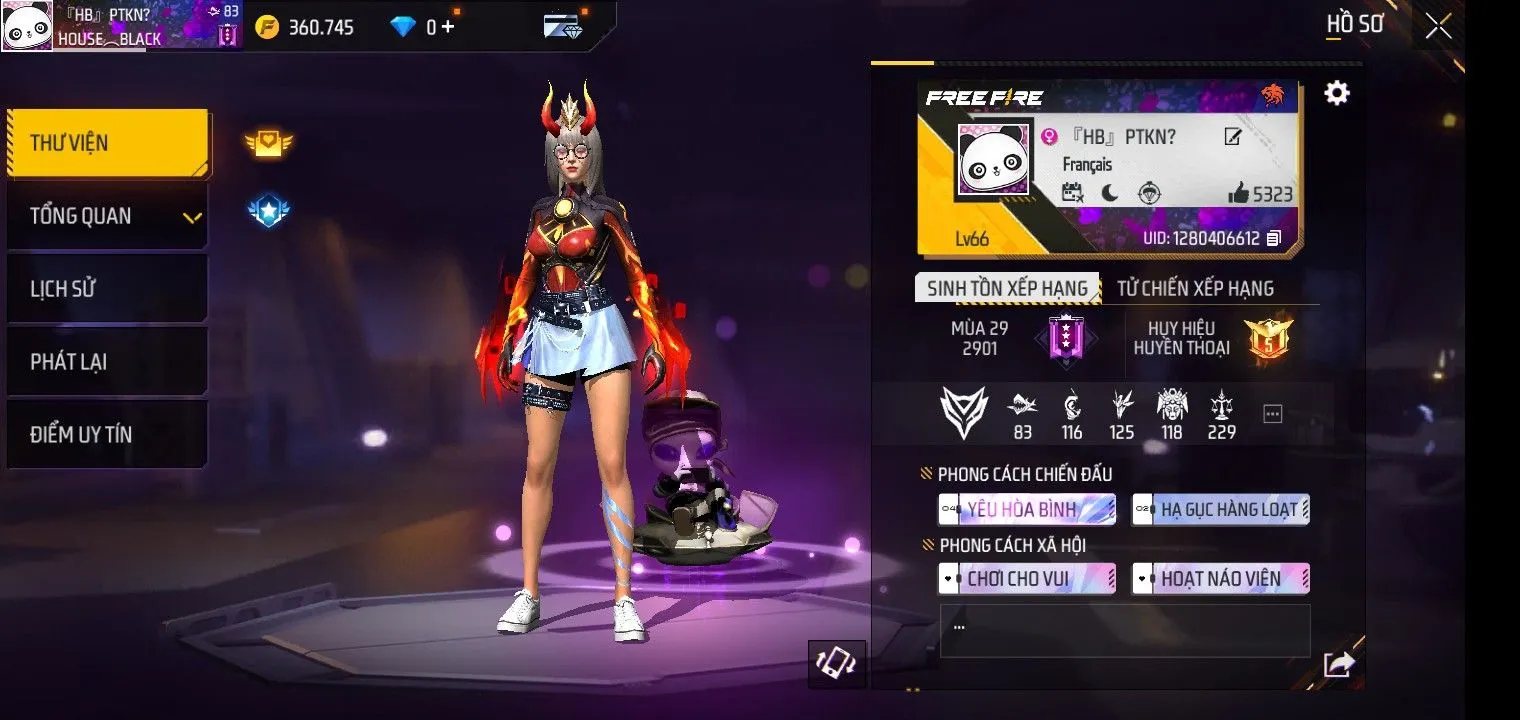Open Lịch Sử match history
The width and height of the screenshot is (1520, 720).
click(x=108, y=289)
